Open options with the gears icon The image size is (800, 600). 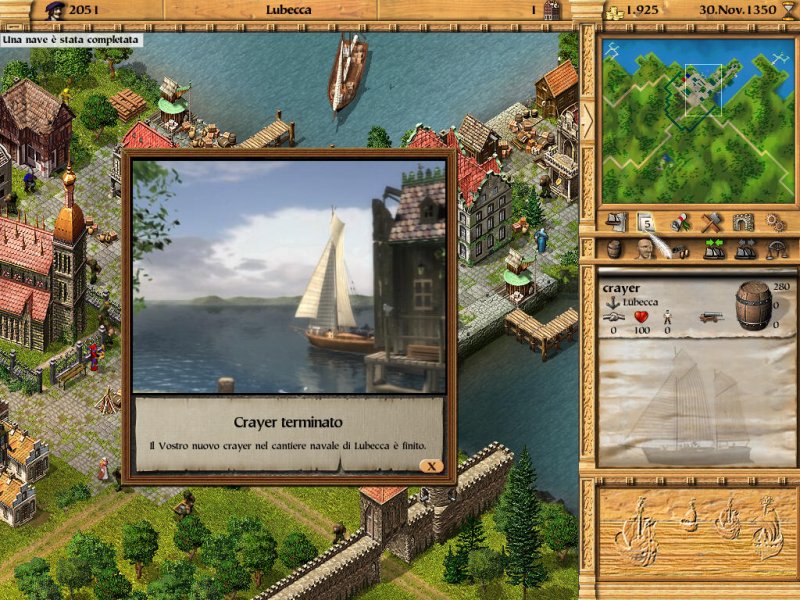click(774, 221)
